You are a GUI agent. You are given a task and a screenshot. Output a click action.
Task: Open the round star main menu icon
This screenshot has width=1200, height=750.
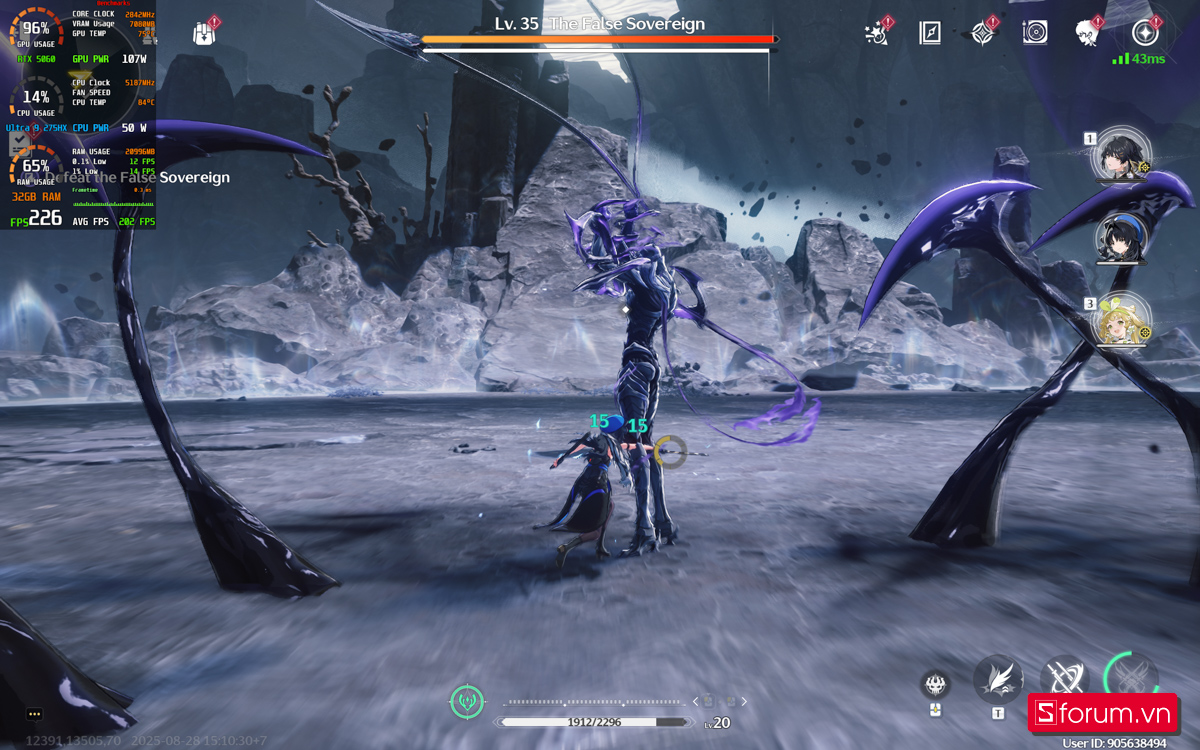[x=1145, y=32]
